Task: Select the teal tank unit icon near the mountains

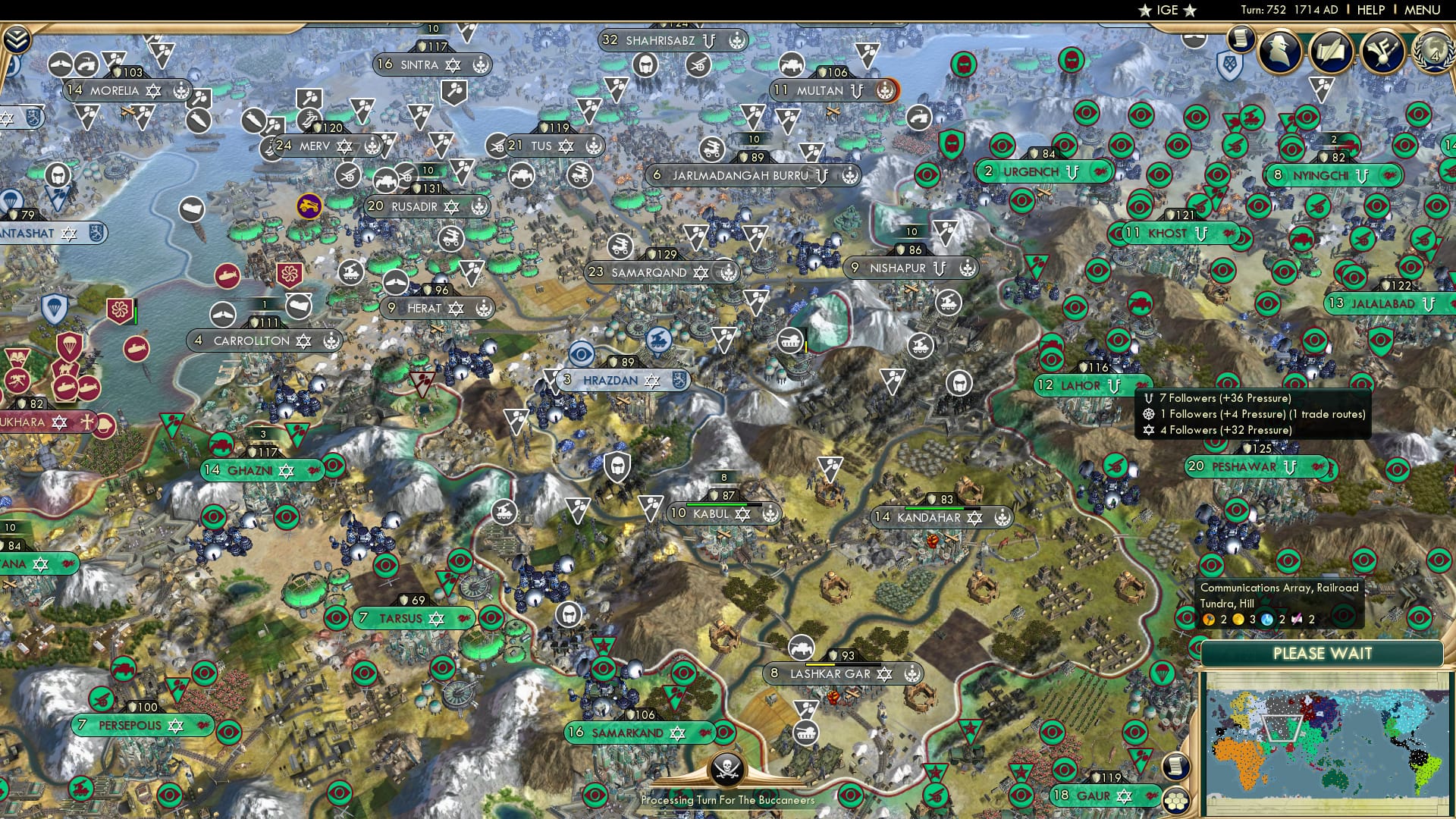Action: pos(790,340)
